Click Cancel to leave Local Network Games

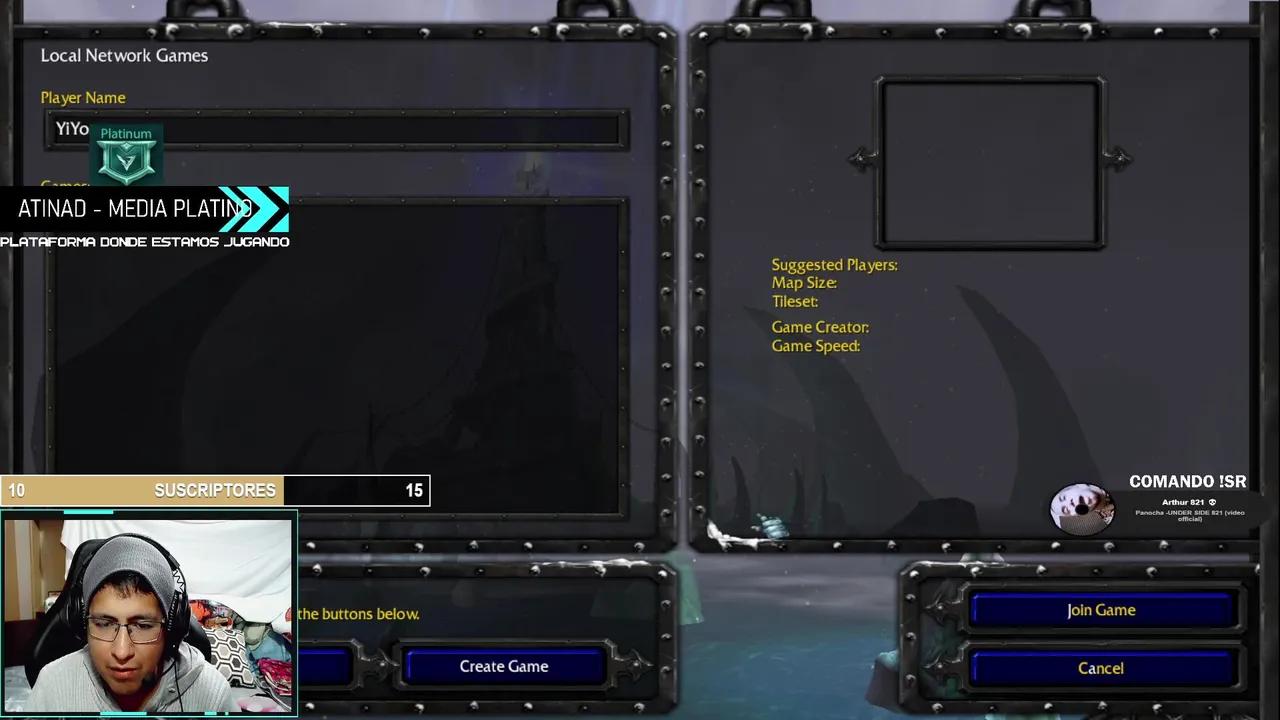click(x=1100, y=668)
